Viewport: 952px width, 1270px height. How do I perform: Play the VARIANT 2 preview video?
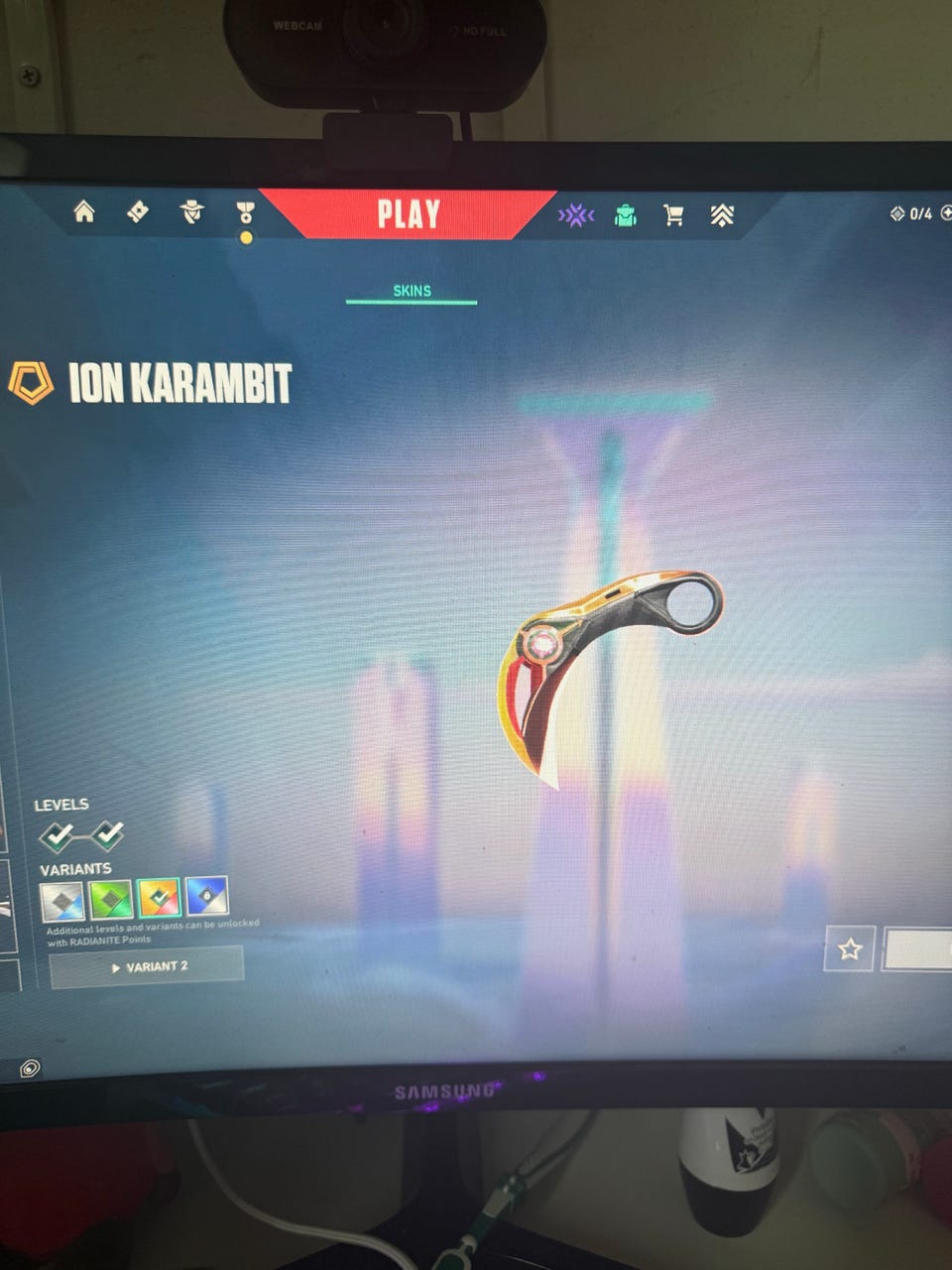147,966
